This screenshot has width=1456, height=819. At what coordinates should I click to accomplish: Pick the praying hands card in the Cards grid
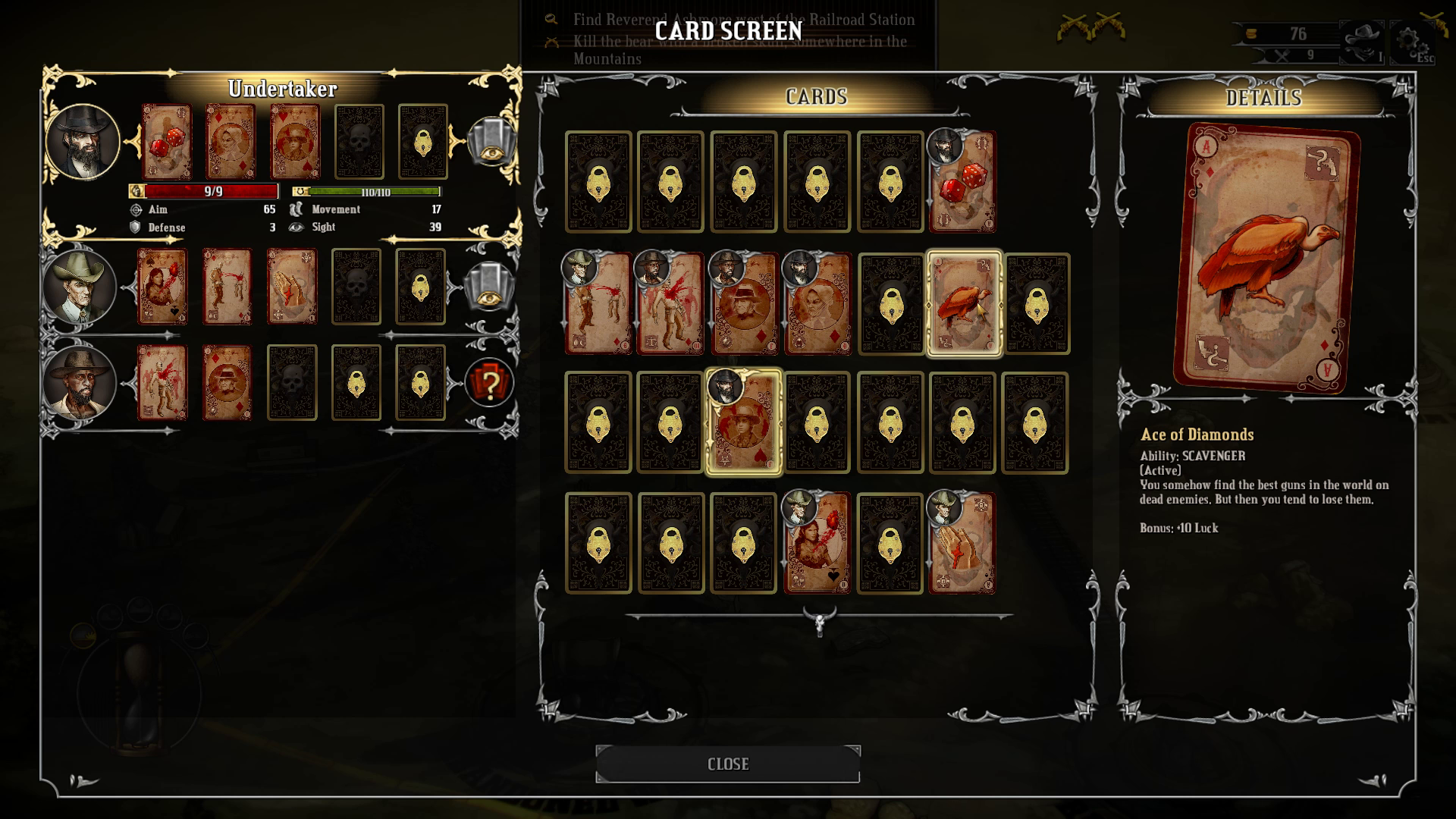962,543
